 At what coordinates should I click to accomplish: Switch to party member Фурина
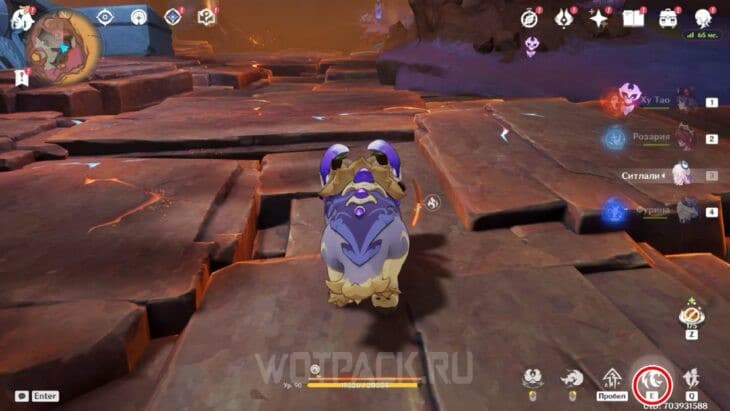point(686,211)
